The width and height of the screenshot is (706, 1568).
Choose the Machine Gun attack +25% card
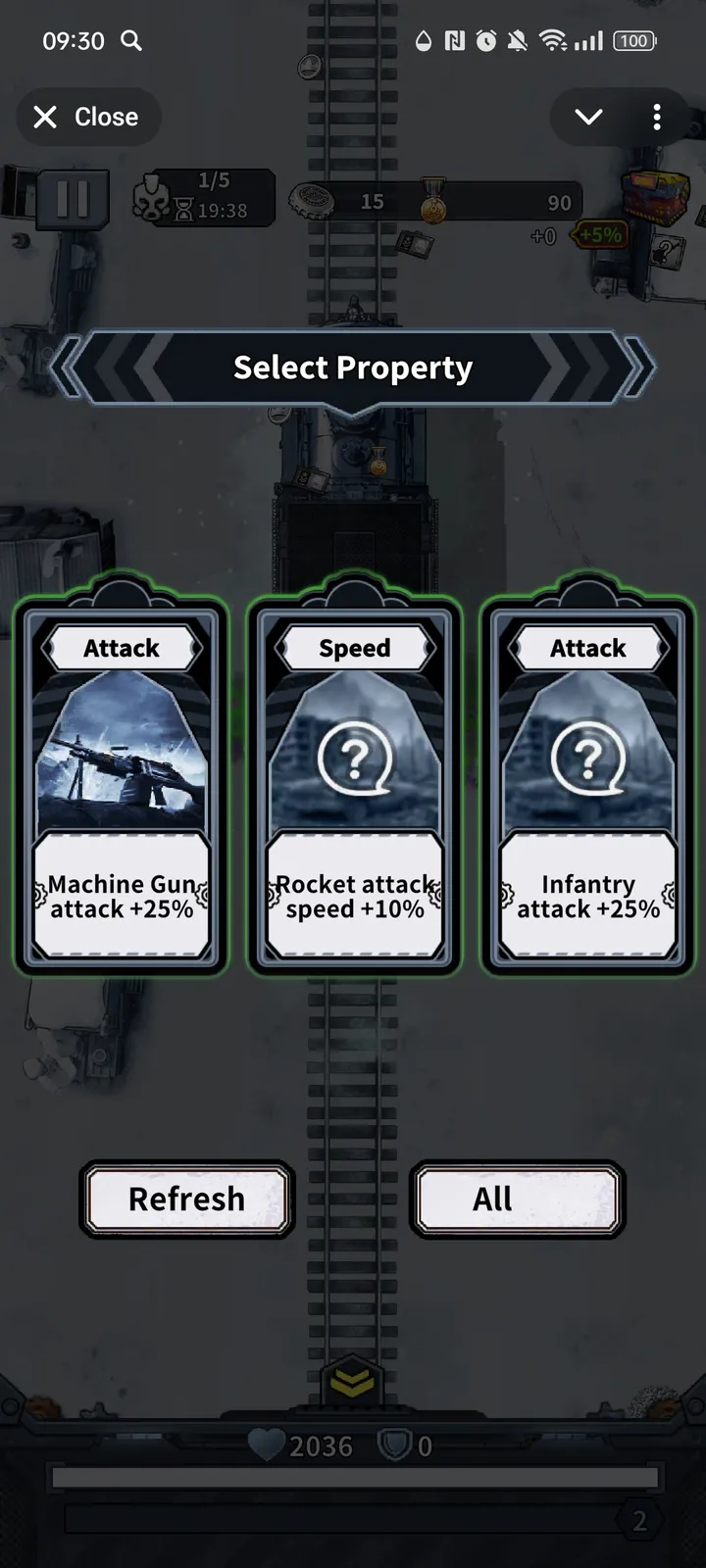click(x=121, y=784)
